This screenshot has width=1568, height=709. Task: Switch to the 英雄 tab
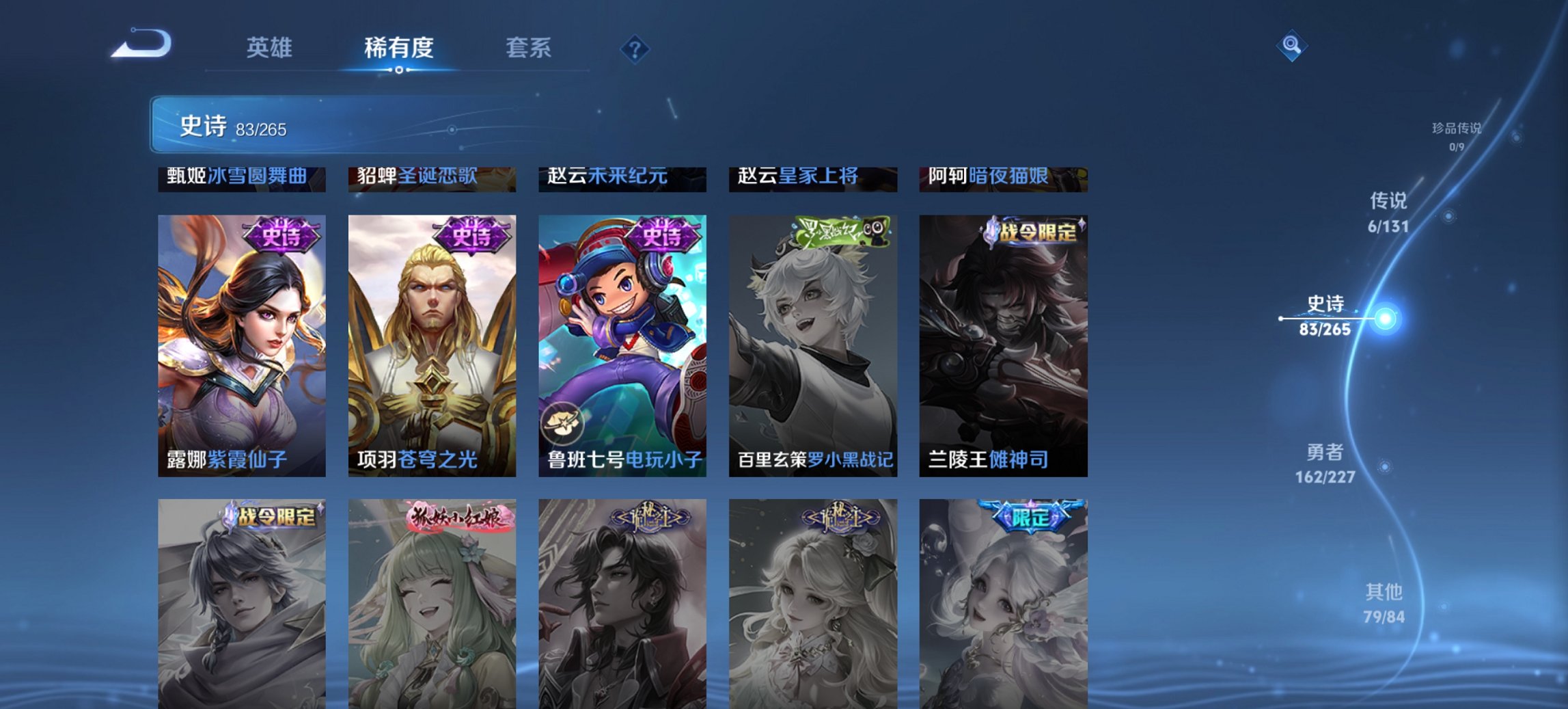pyautogui.click(x=272, y=49)
